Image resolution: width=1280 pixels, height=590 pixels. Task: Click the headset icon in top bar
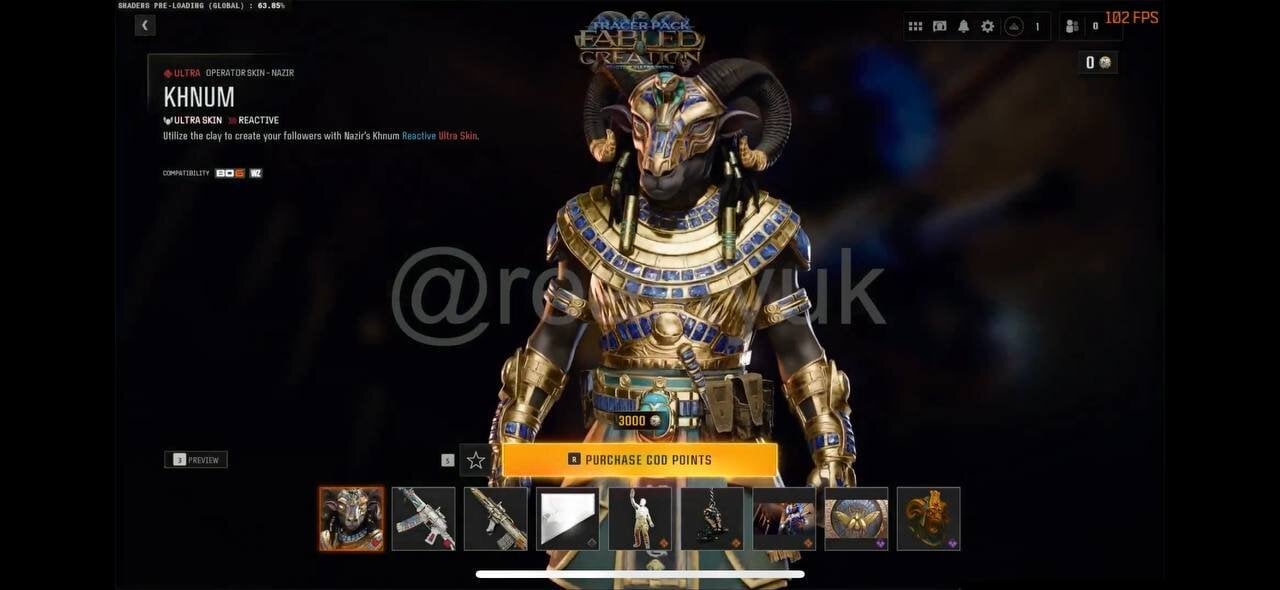pyautogui.click(x=940, y=27)
